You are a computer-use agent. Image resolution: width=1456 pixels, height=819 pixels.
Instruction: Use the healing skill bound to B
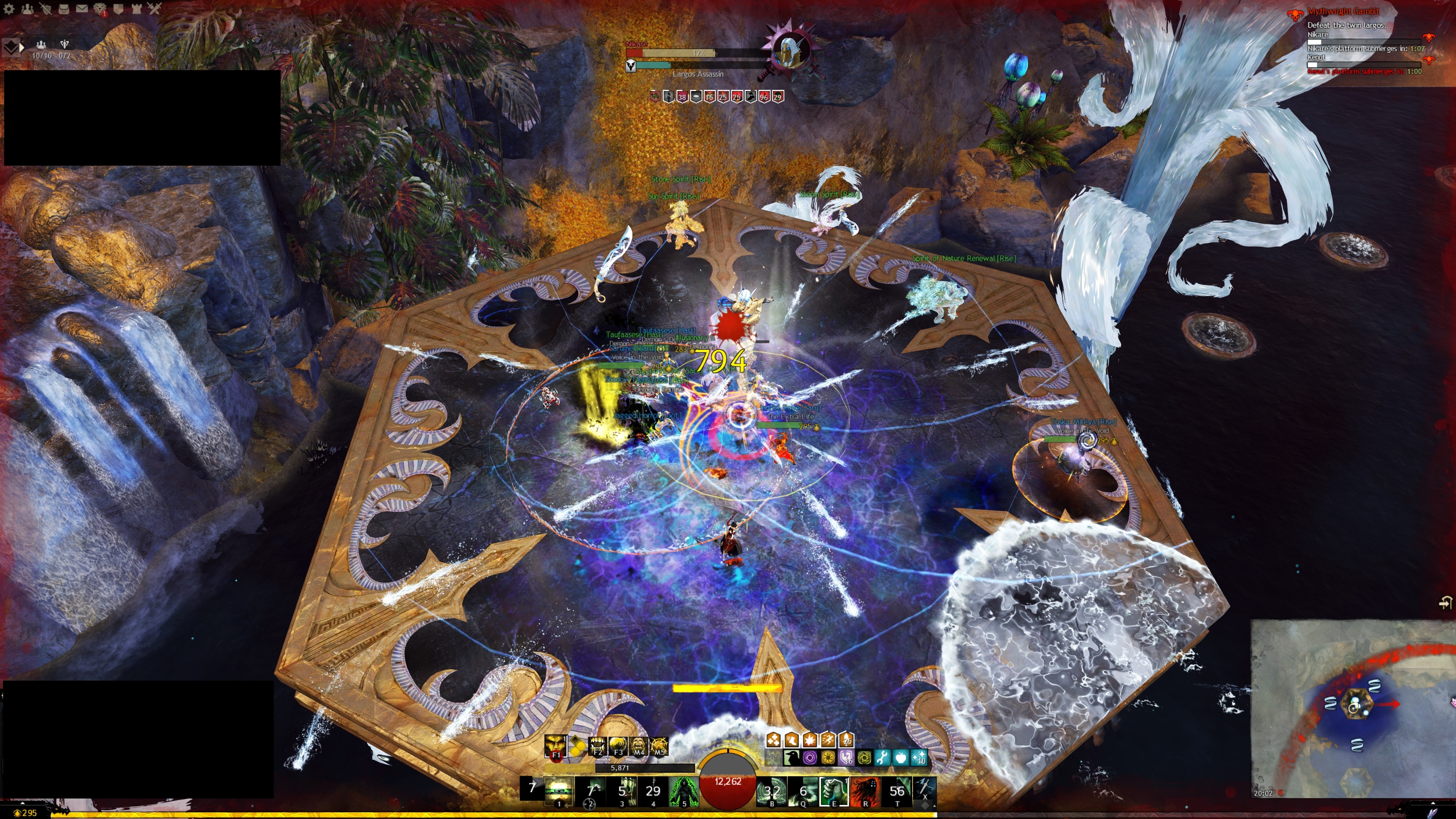point(772,791)
